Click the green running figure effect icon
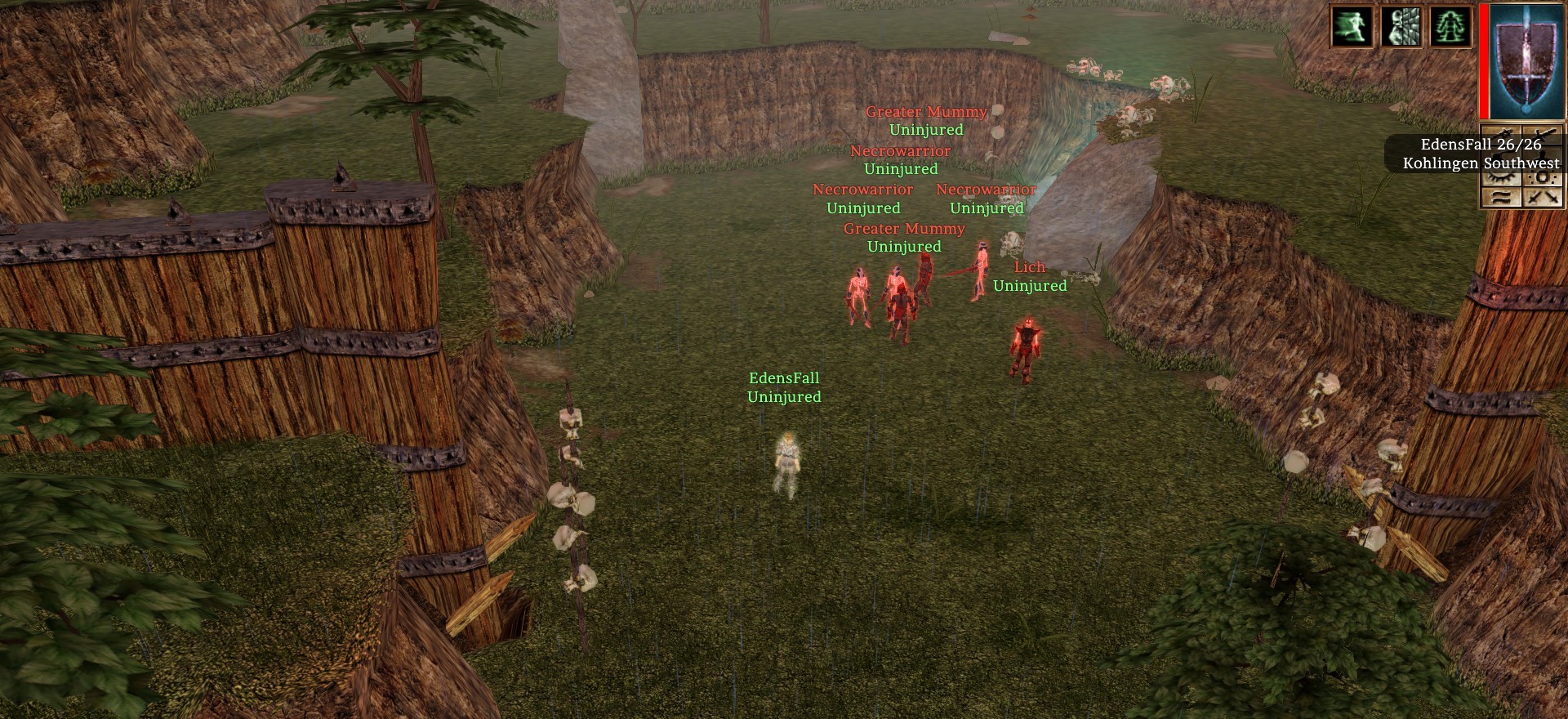This screenshot has width=1568, height=719. pos(1352,26)
